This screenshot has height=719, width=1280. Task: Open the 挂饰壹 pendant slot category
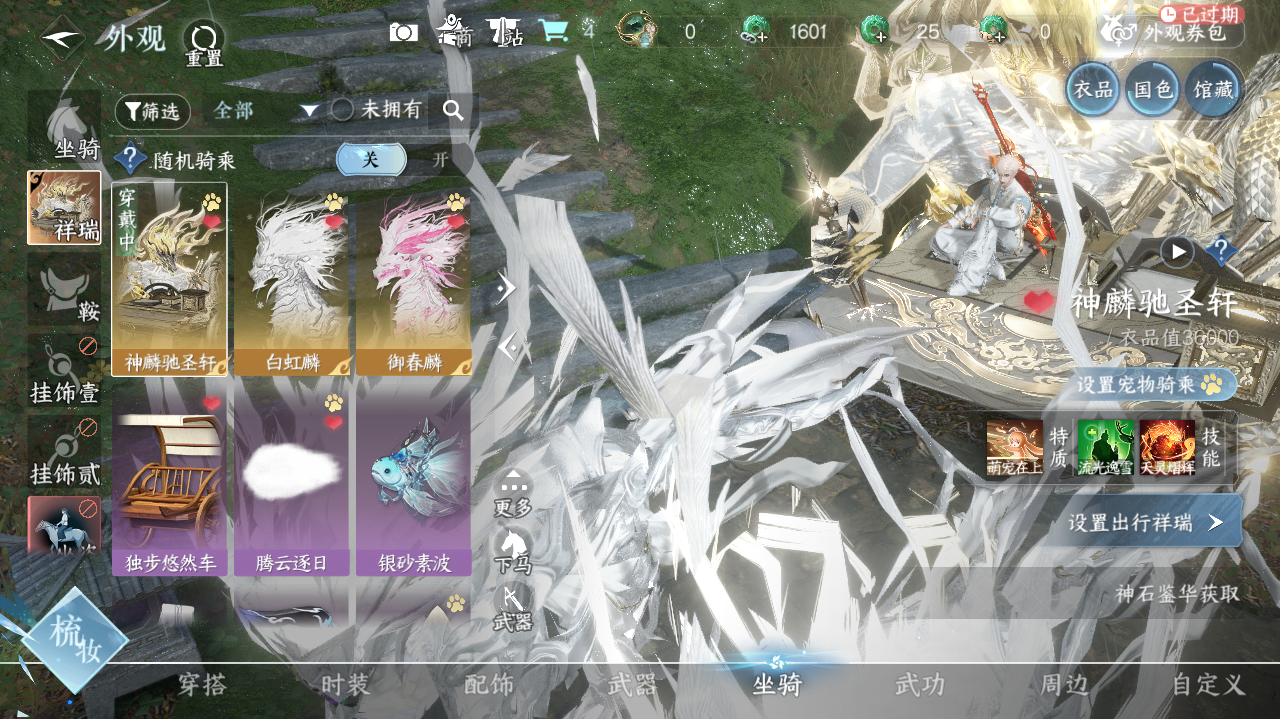pyautogui.click(x=64, y=371)
